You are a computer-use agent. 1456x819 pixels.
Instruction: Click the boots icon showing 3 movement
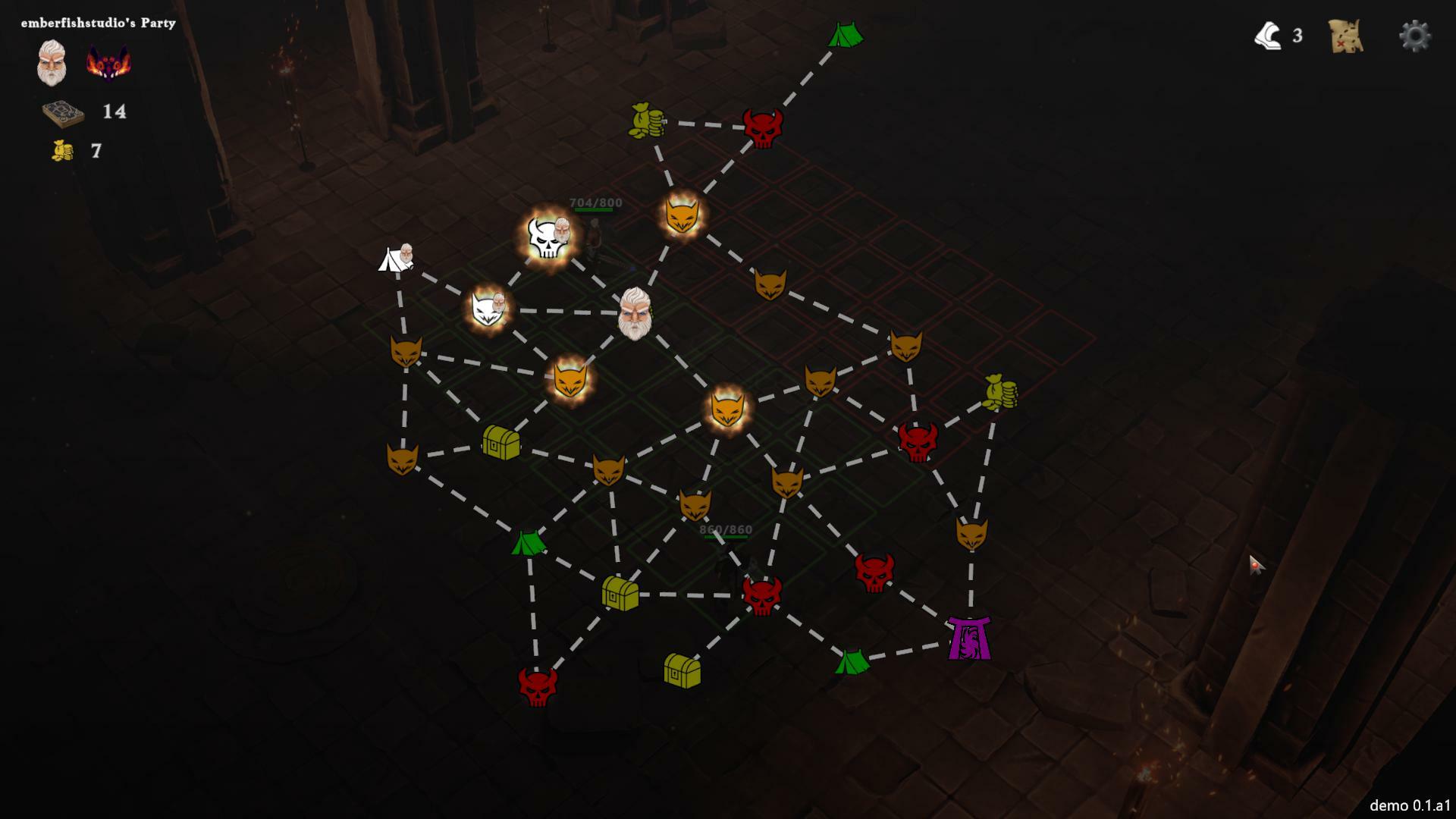[x=1269, y=35]
